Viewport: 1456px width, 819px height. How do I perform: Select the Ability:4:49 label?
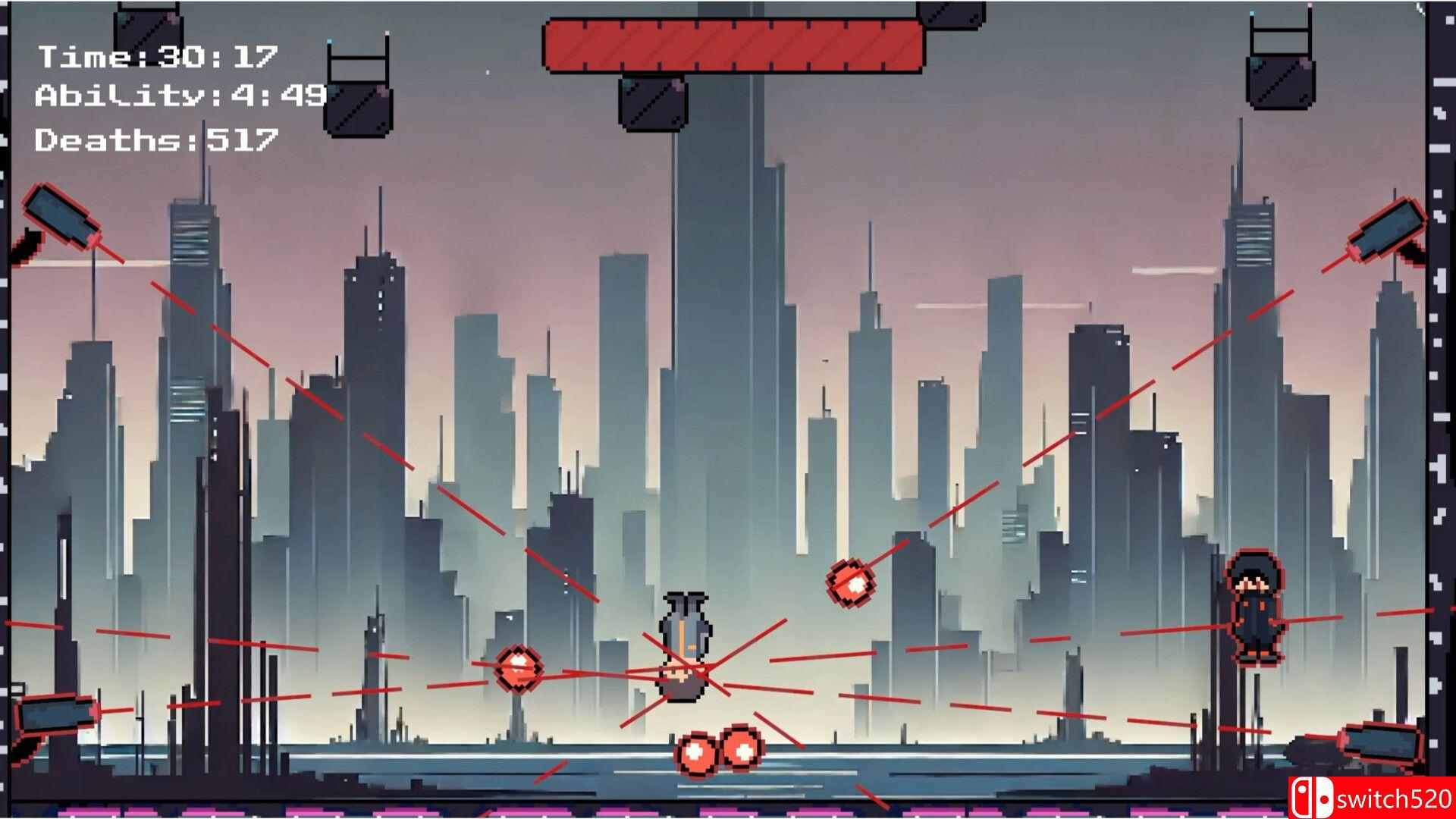(178, 96)
